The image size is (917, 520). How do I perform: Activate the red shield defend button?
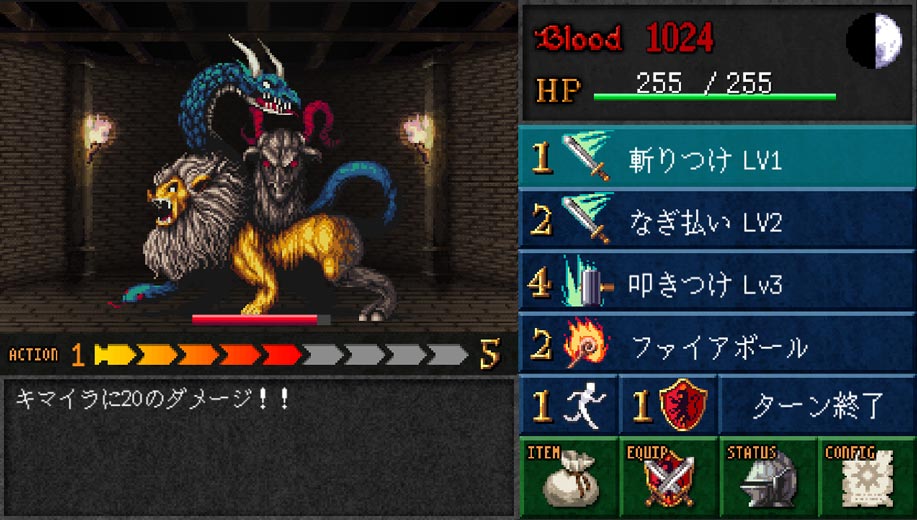tap(668, 406)
